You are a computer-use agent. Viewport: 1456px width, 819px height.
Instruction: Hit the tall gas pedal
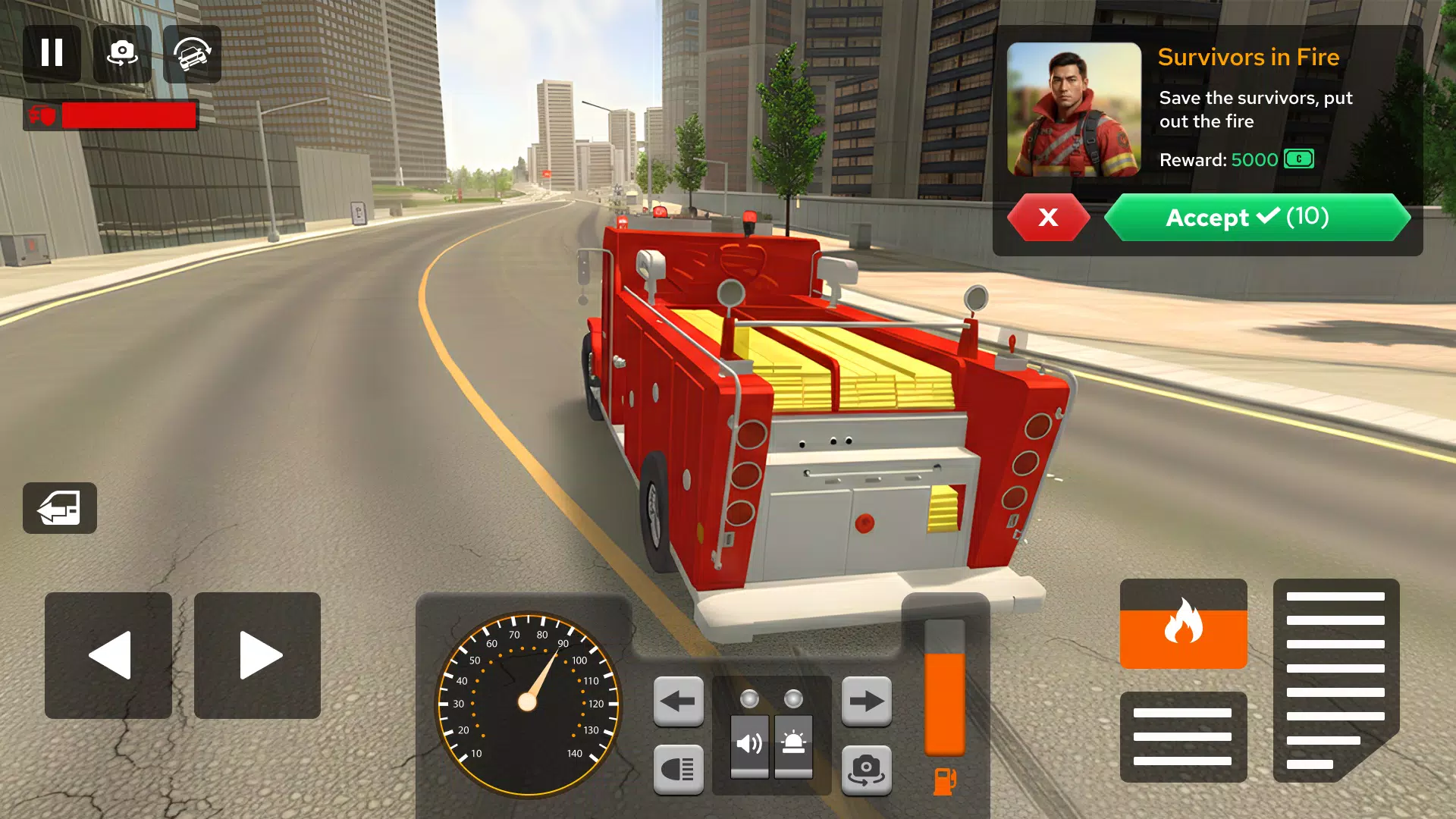1335,679
